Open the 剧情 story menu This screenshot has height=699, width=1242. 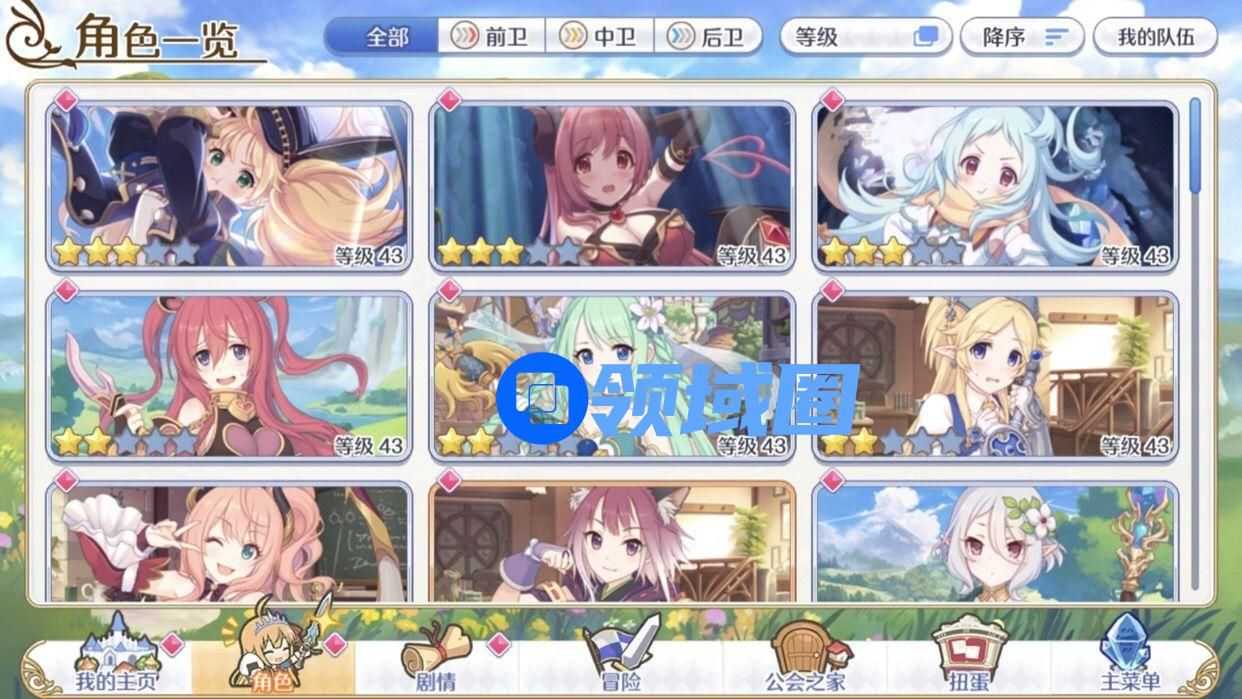point(435,662)
